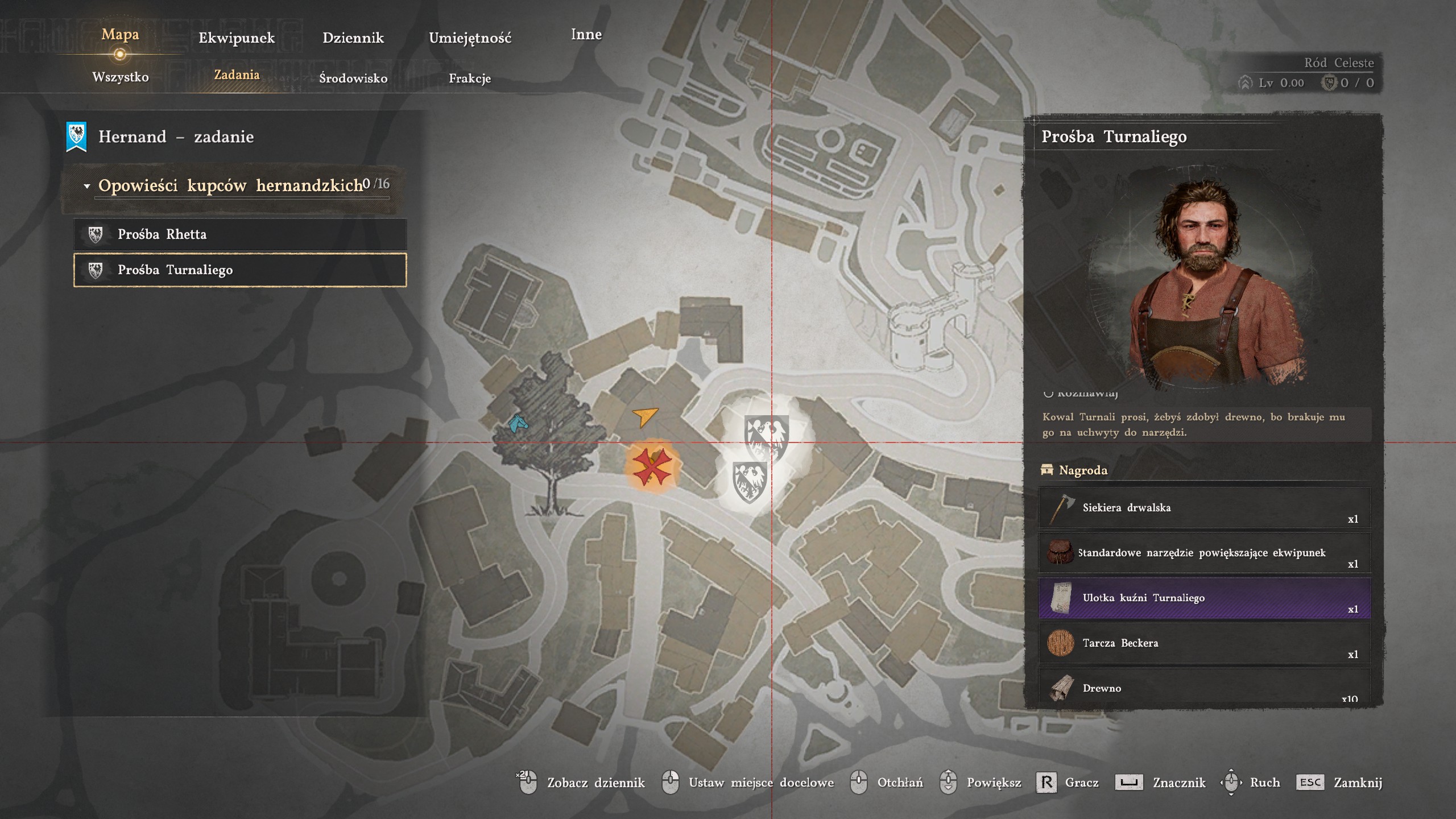Choose the Tarcza Beckera reward row

click(x=1204, y=643)
